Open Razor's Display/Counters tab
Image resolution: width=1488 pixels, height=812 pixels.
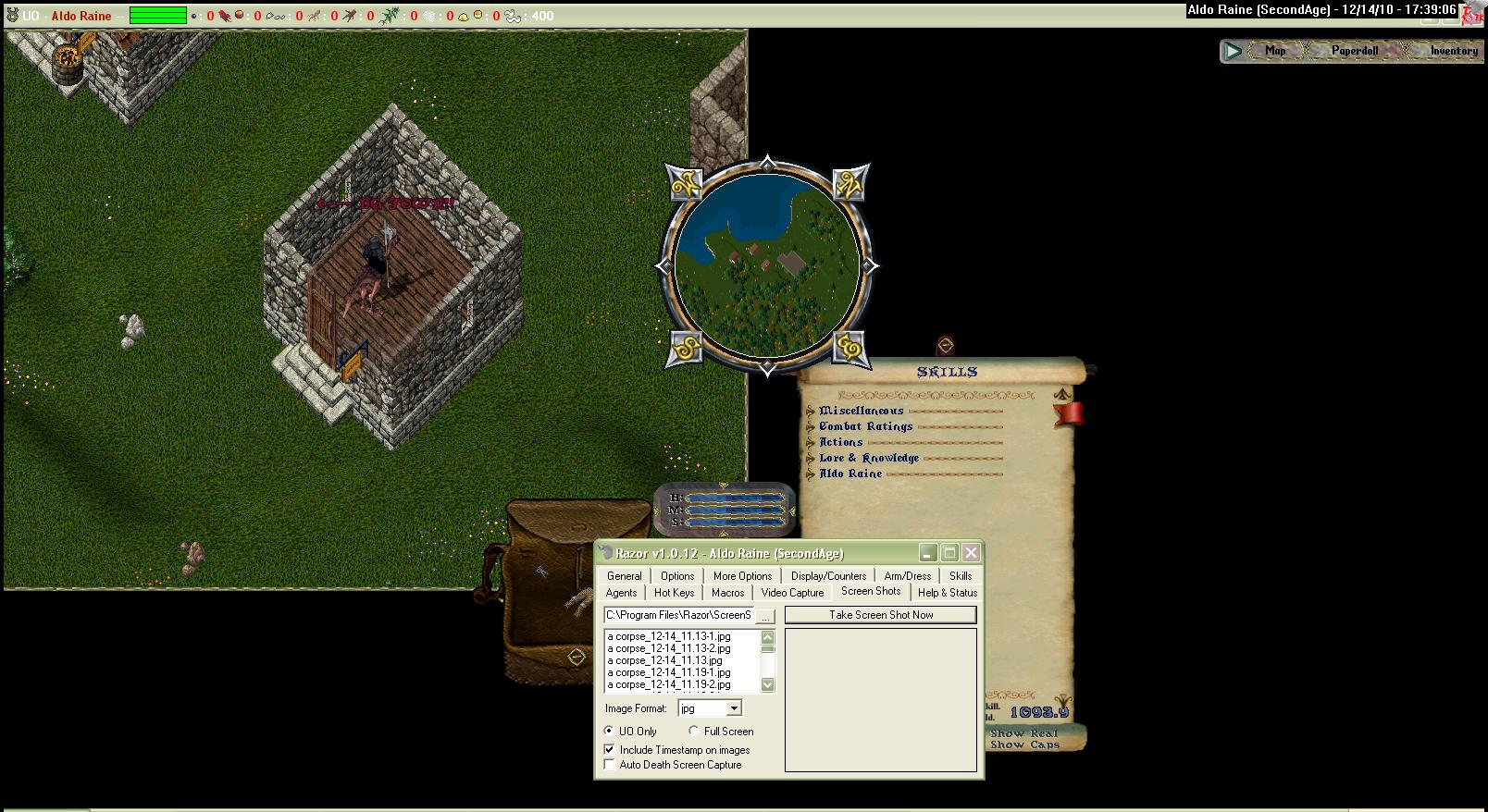point(828,576)
